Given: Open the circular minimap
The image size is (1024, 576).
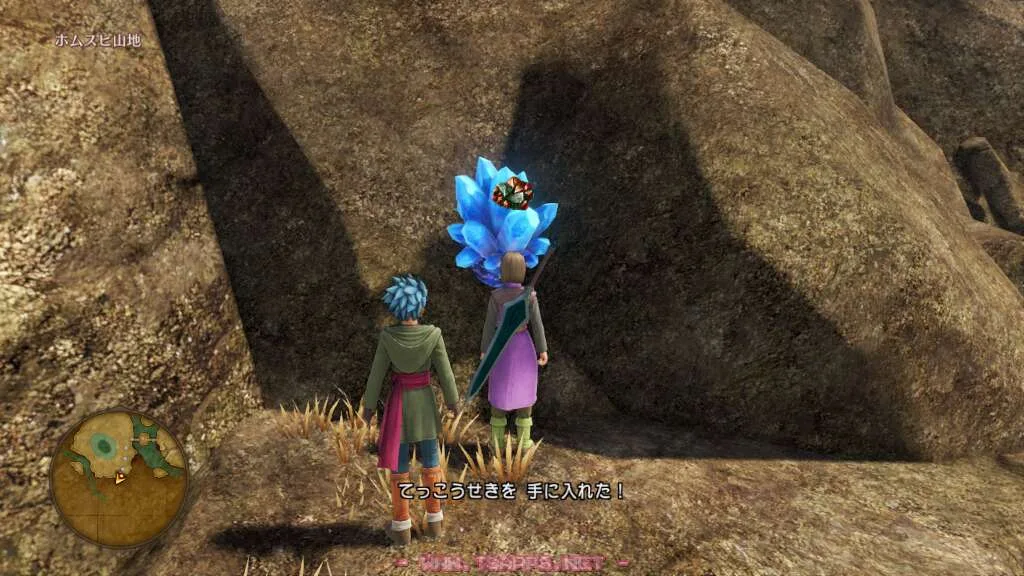Looking at the screenshot, I should coord(118,478).
